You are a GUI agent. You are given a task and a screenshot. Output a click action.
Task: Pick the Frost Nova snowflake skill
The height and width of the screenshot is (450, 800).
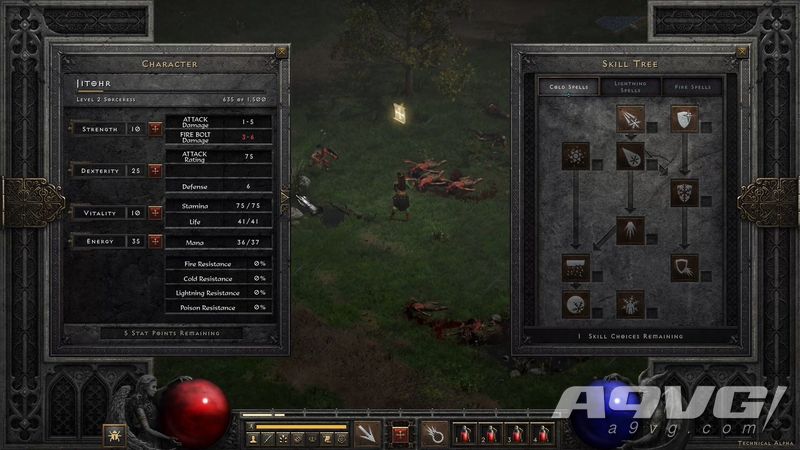coord(574,156)
